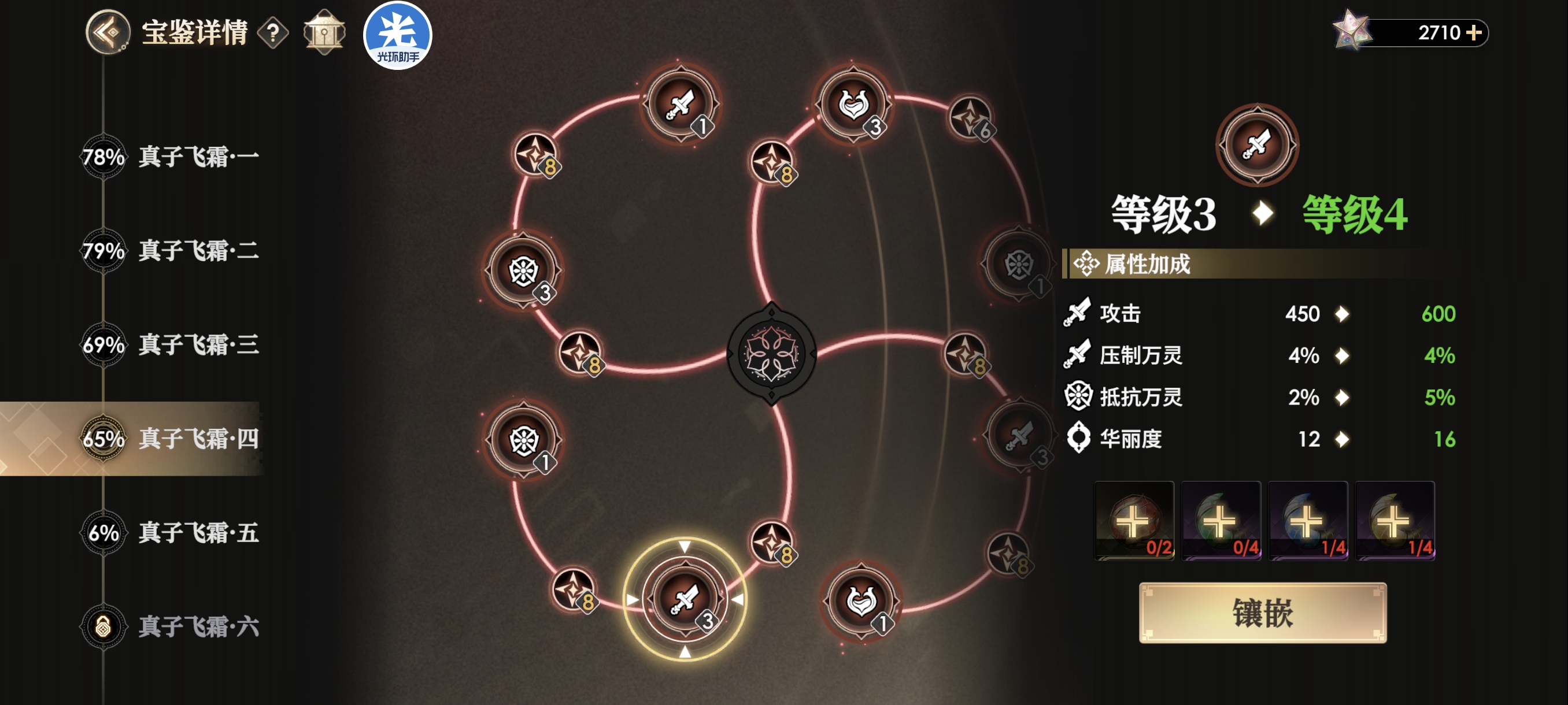
Task: Open the blue 光环助手 overlay assistant
Action: (397, 35)
